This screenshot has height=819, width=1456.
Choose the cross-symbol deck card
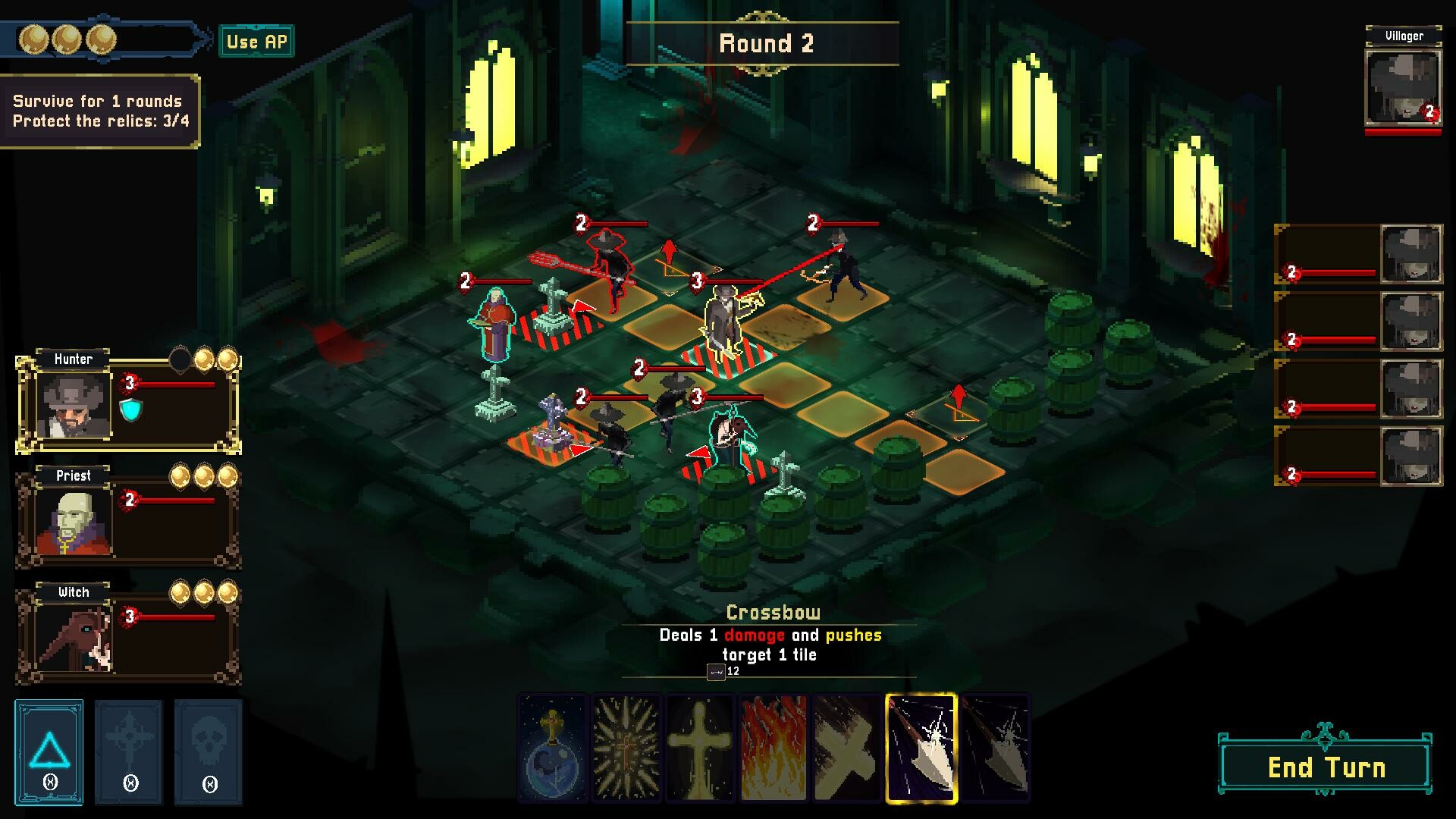coord(129,752)
